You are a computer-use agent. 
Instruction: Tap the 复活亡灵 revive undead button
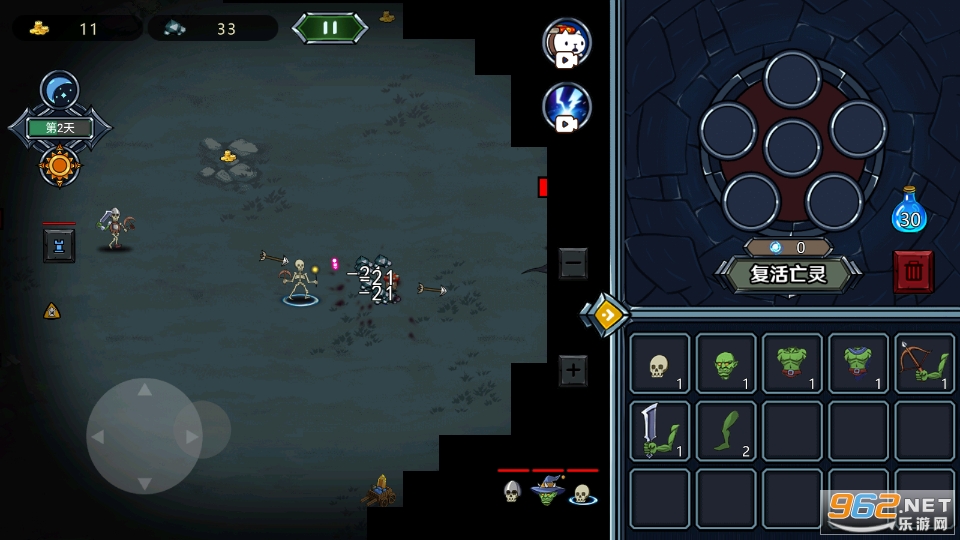(x=789, y=273)
